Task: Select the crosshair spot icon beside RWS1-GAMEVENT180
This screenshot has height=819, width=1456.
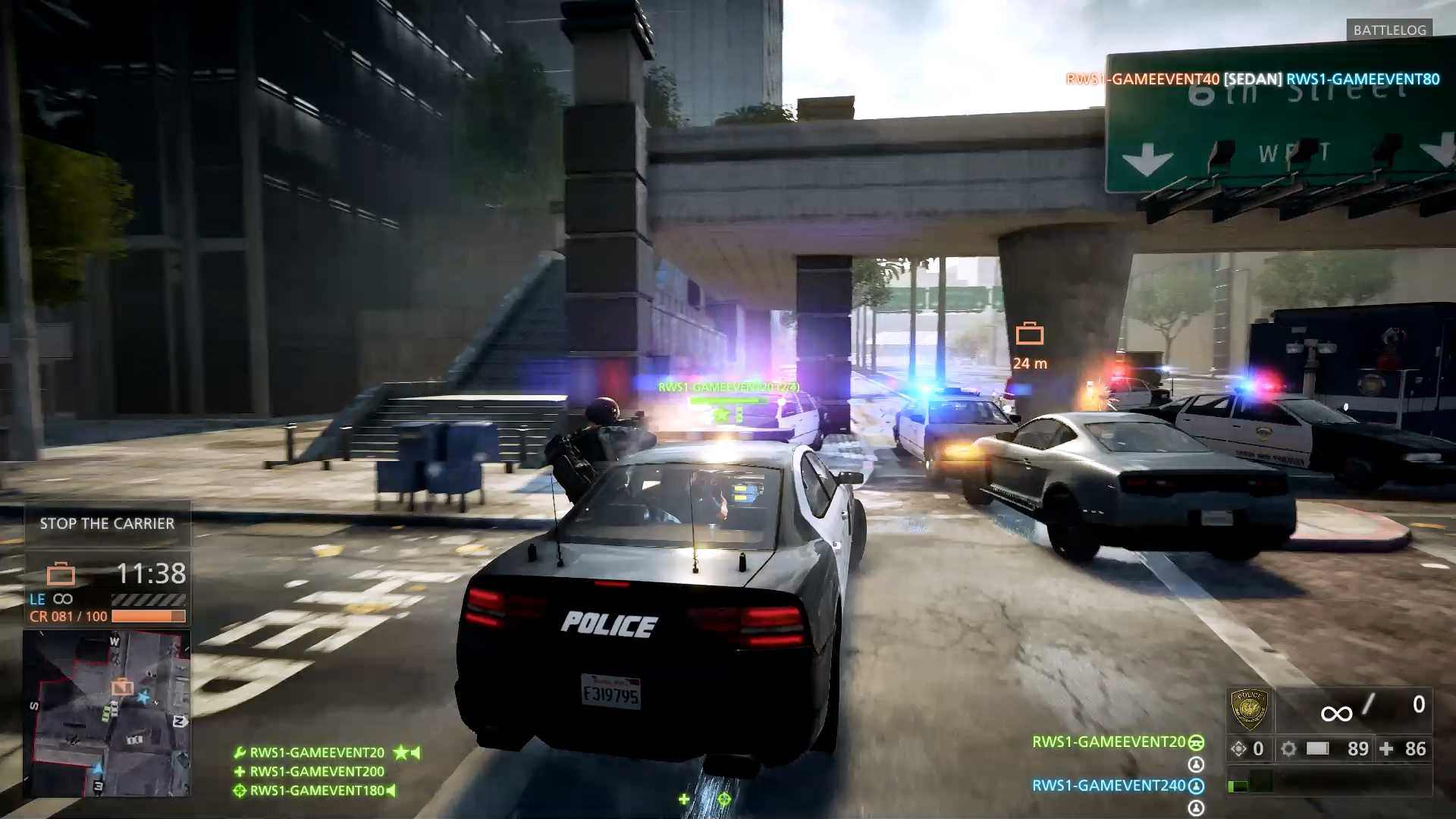Action: [x=240, y=791]
